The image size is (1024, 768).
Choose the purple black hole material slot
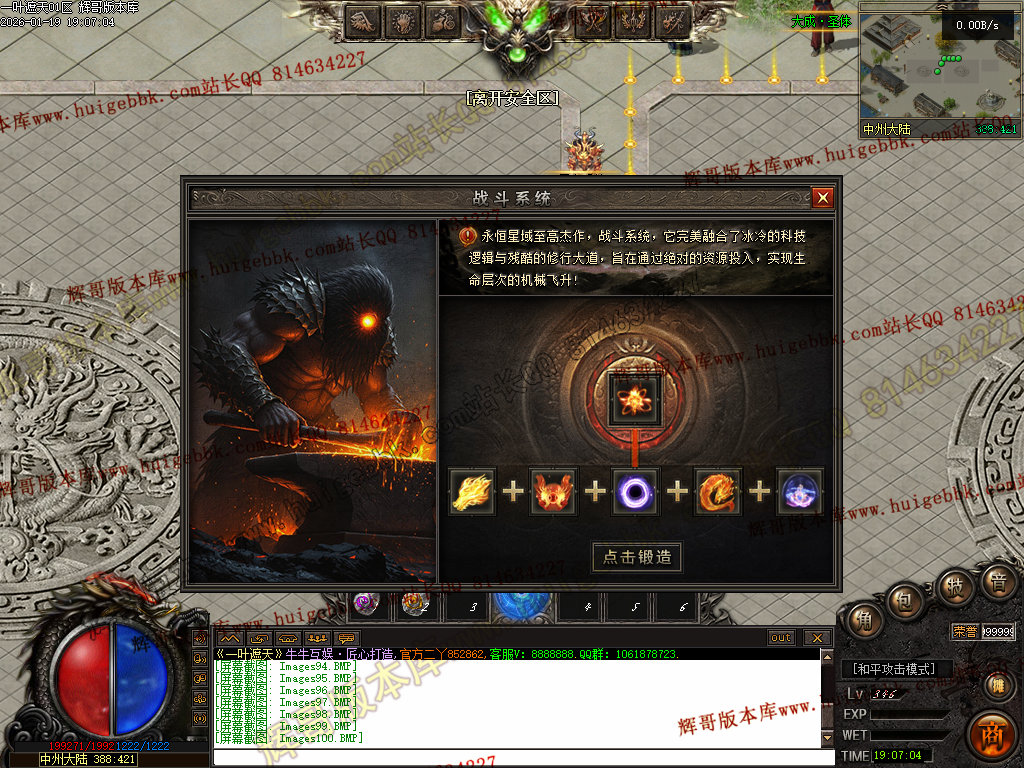pyautogui.click(x=636, y=491)
